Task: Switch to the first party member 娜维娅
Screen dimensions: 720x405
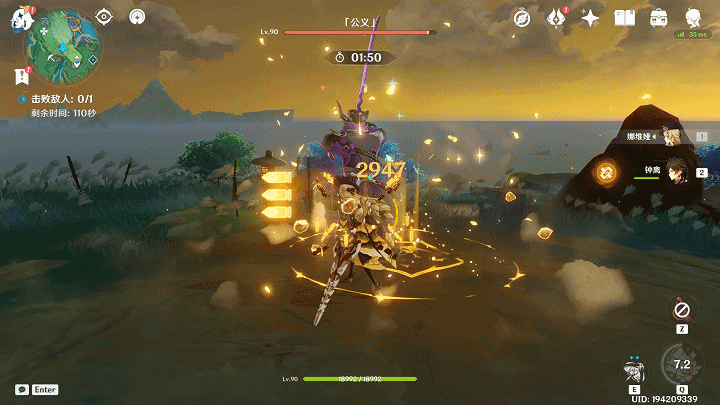Action: (x=668, y=136)
